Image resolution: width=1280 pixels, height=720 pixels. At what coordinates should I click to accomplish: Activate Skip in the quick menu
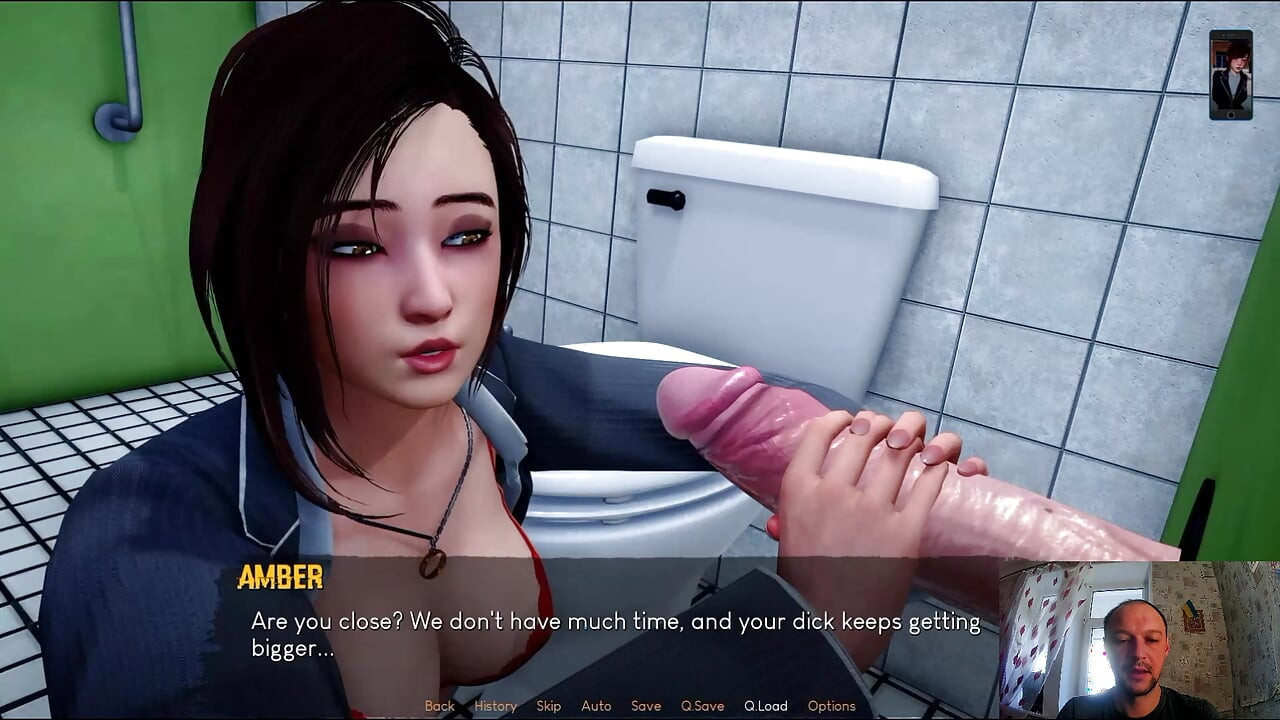(548, 706)
